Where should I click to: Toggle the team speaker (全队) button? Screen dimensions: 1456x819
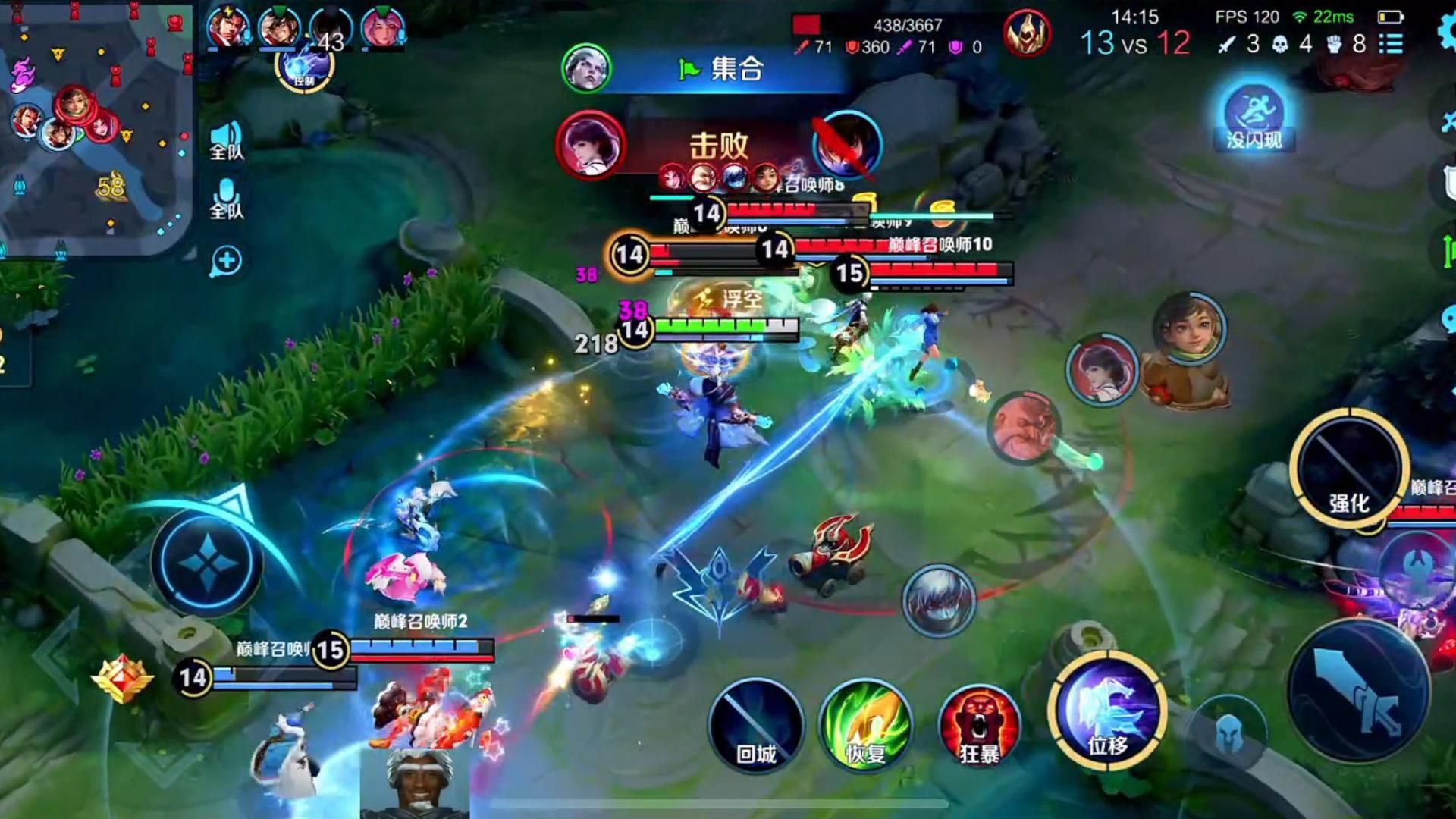[226, 140]
